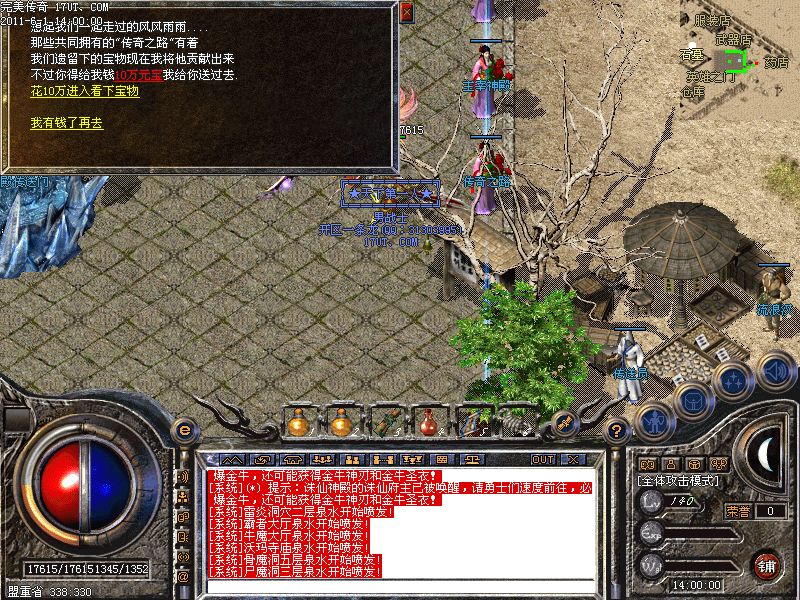Open the skills button with four stars
Screen dimensions: 800x600
[733, 380]
